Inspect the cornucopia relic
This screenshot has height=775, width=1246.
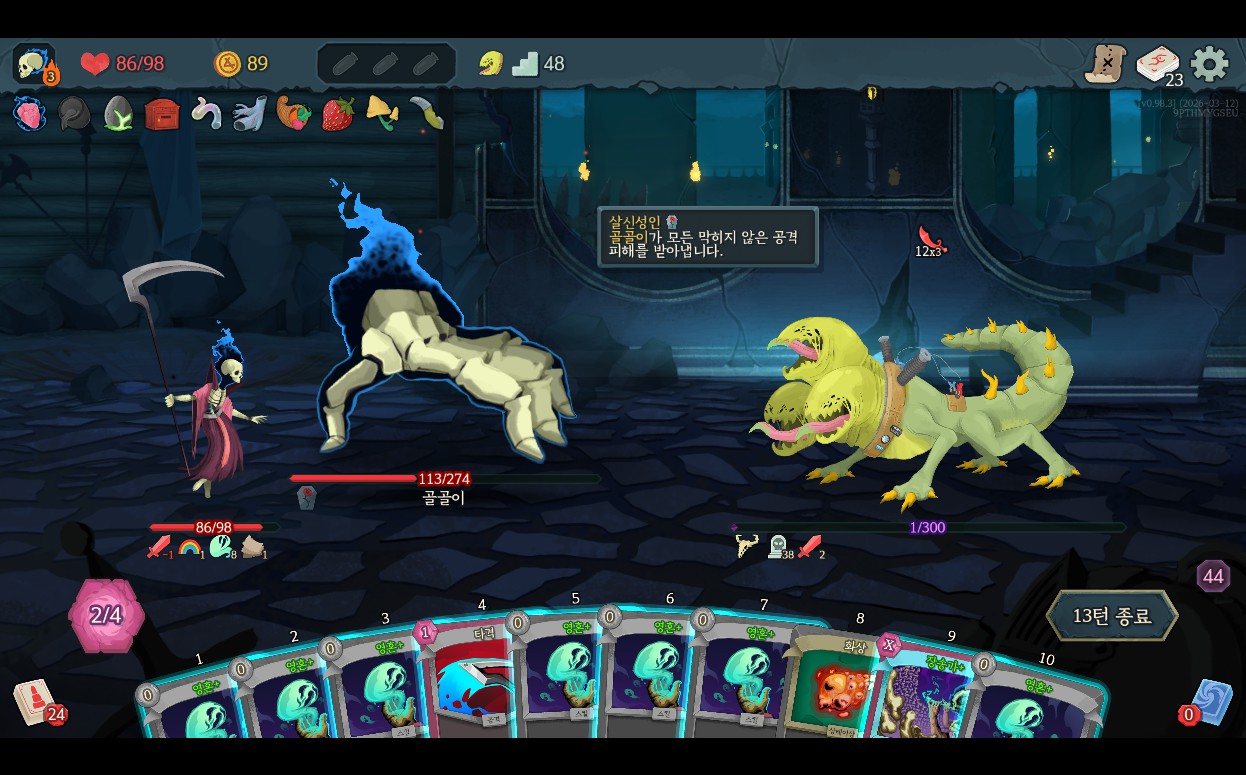(x=294, y=114)
